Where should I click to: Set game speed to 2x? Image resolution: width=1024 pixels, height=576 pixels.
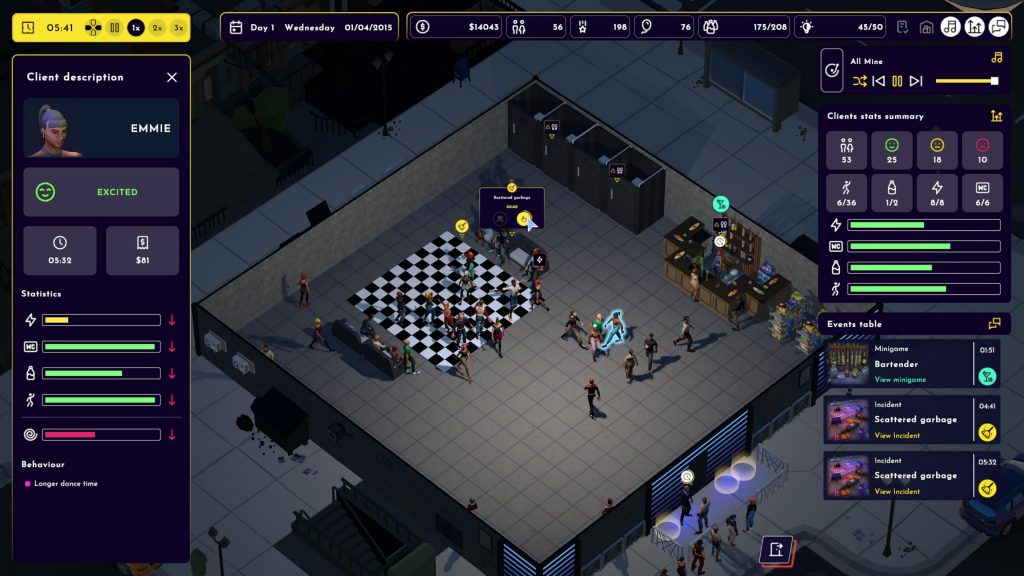coord(157,28)
